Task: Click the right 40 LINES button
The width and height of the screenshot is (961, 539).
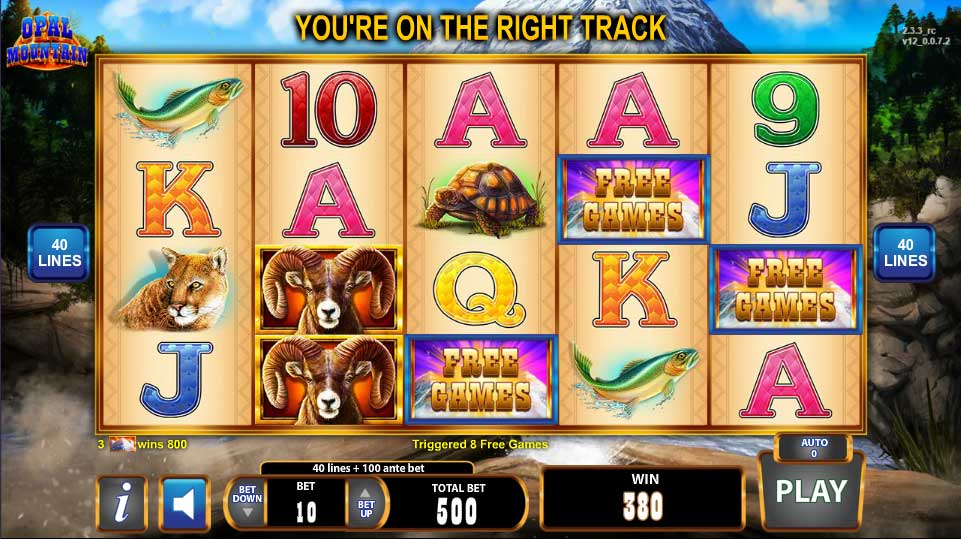Action: [x=905, y=252]
